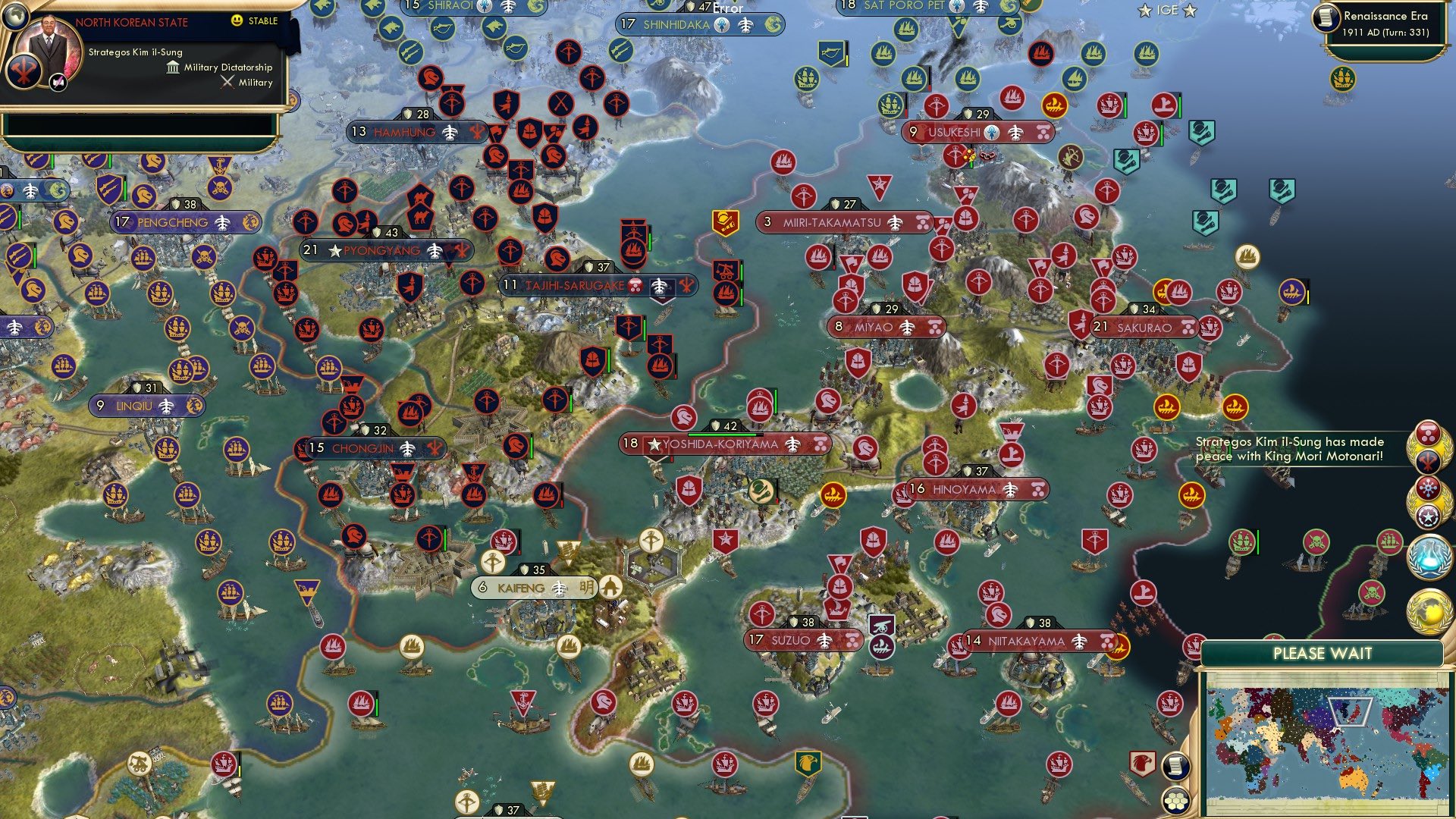Click the STABLE smiley face indicator
The image size is (1456, 819).
[236, 21]
